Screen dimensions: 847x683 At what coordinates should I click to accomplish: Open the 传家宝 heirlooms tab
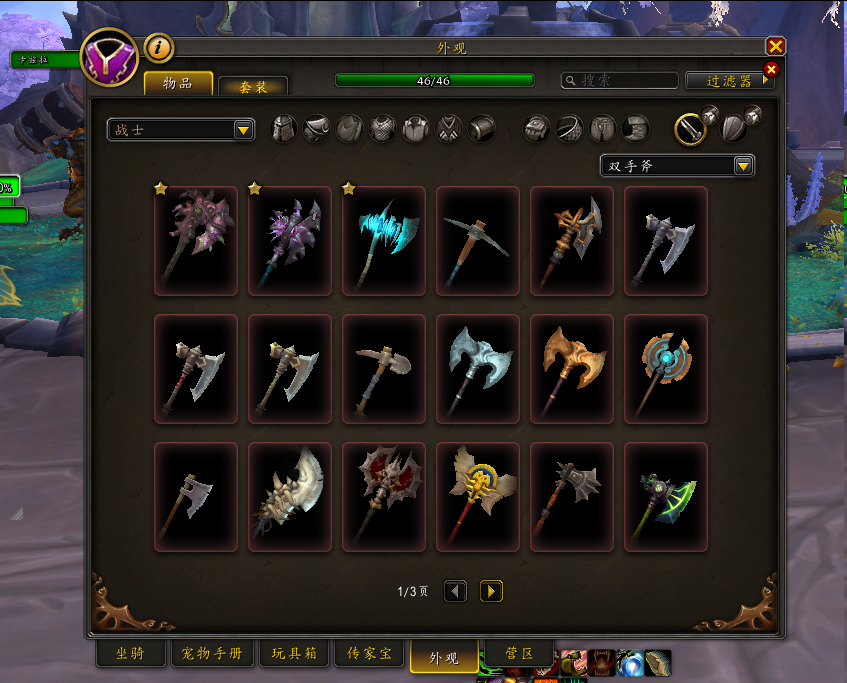368,654
